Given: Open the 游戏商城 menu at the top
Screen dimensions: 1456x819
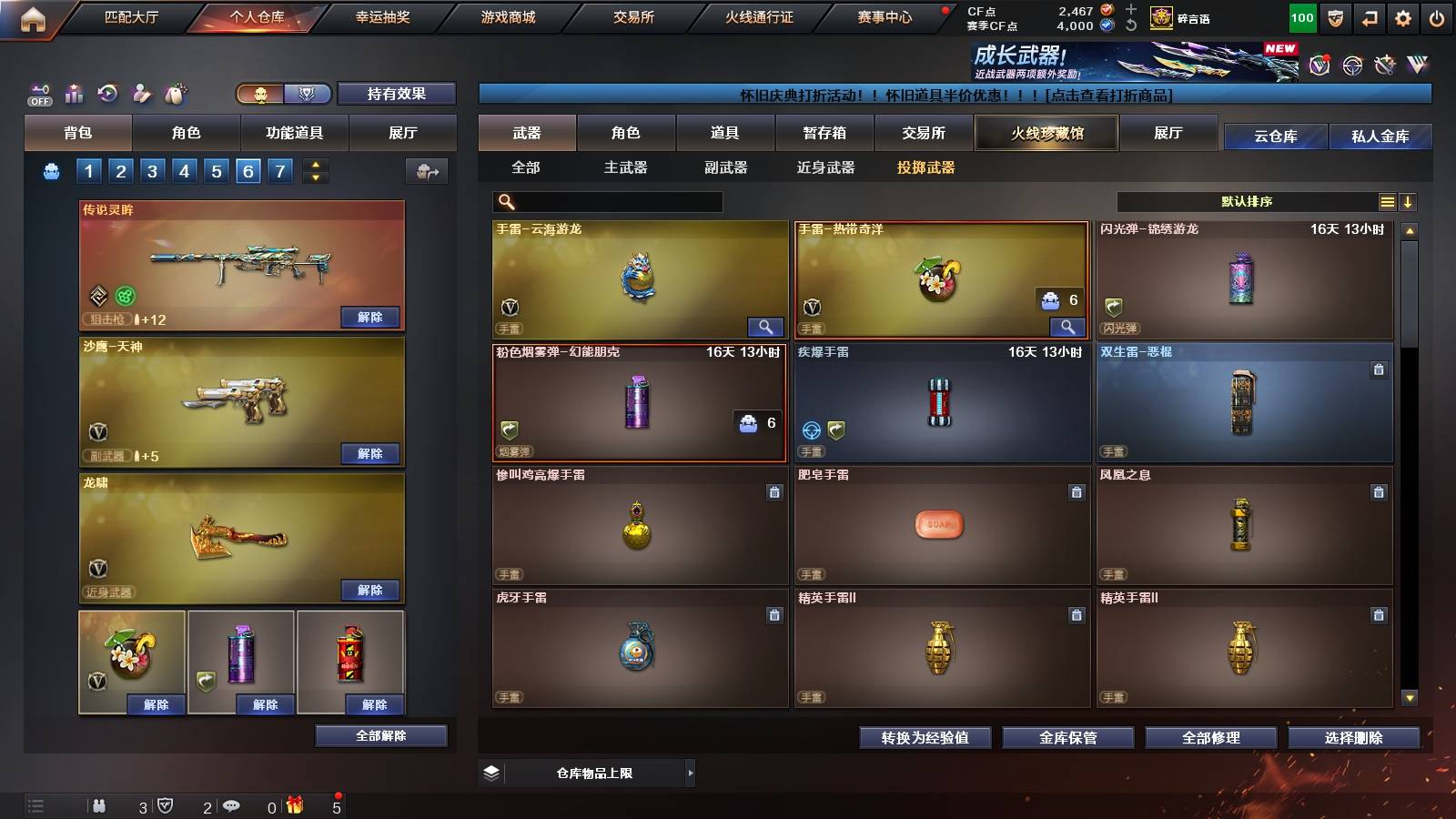Looking at the screenshot, I should pos(506,16).
